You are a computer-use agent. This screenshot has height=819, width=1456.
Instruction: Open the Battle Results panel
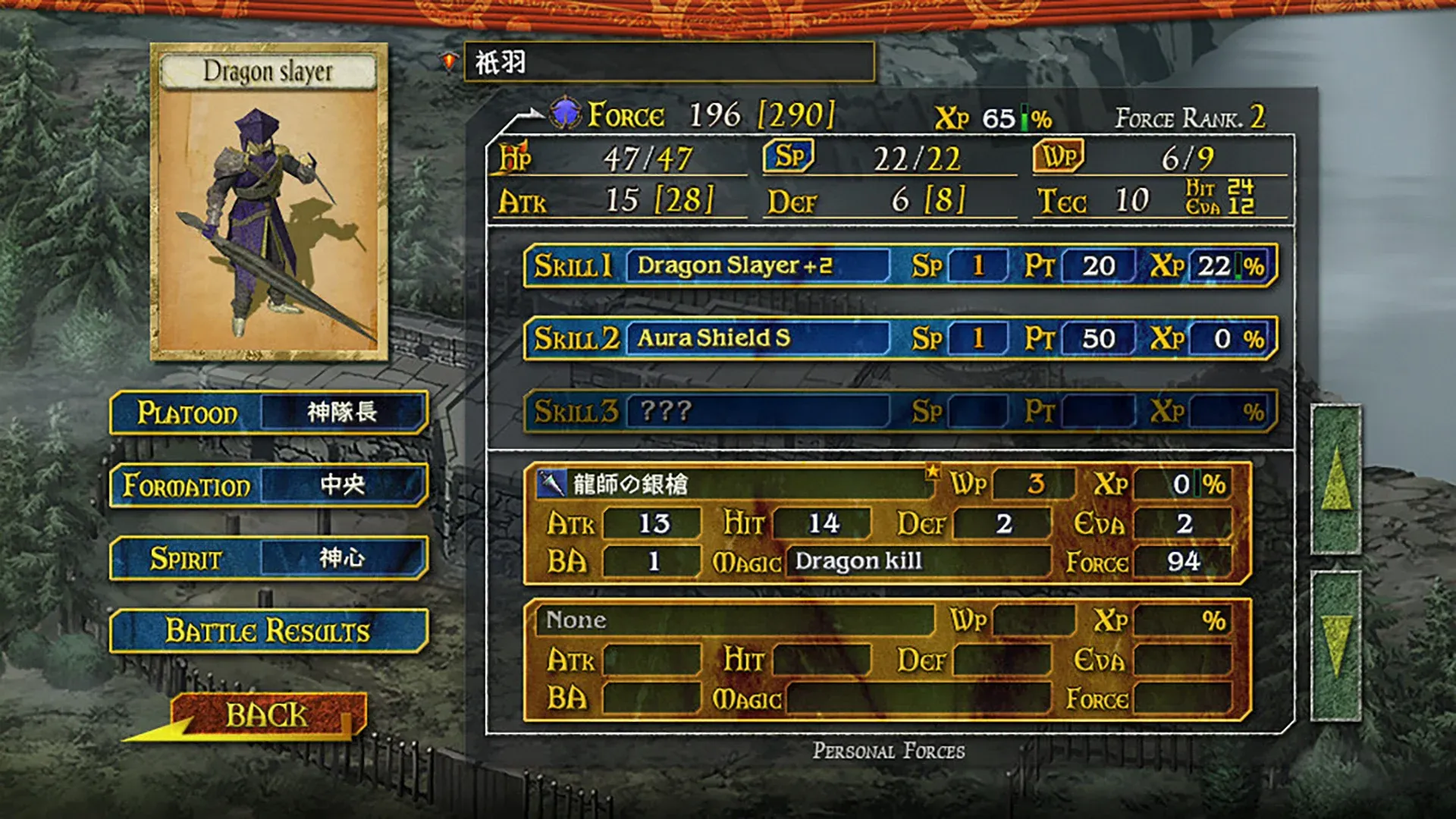(x=268, y=631)
